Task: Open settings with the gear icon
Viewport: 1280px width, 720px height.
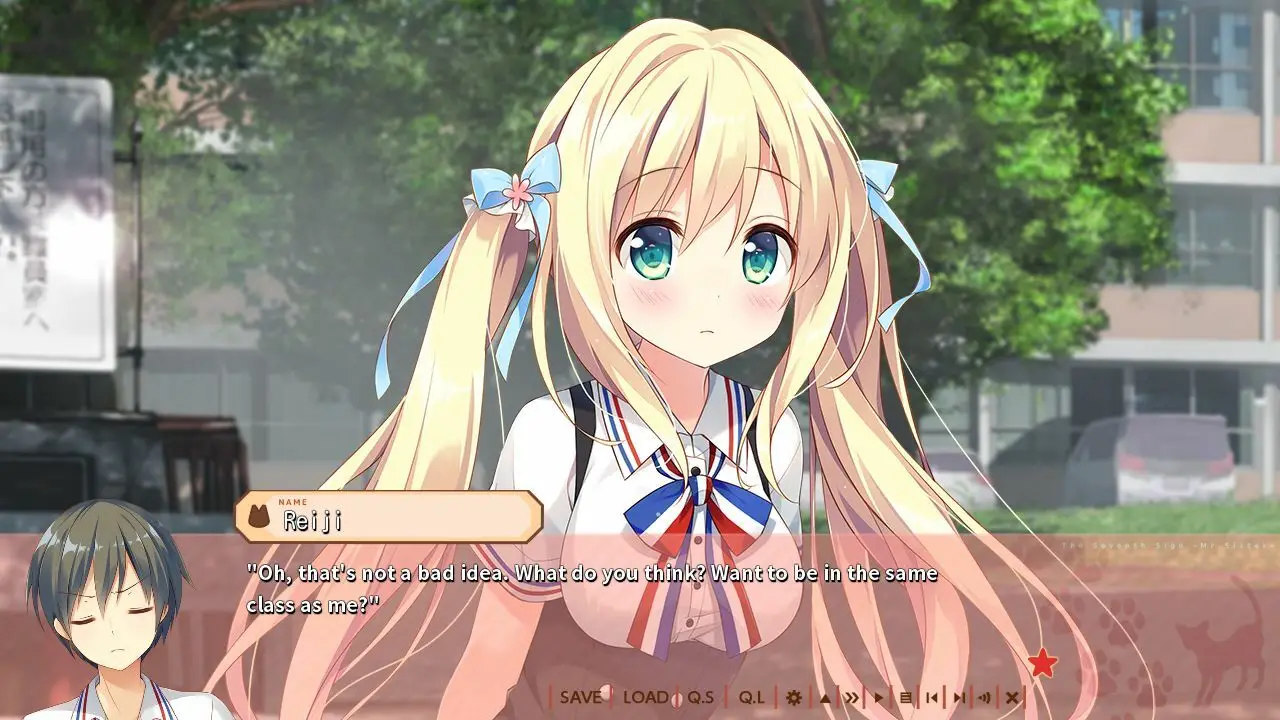Action: [x=794, y=698]
